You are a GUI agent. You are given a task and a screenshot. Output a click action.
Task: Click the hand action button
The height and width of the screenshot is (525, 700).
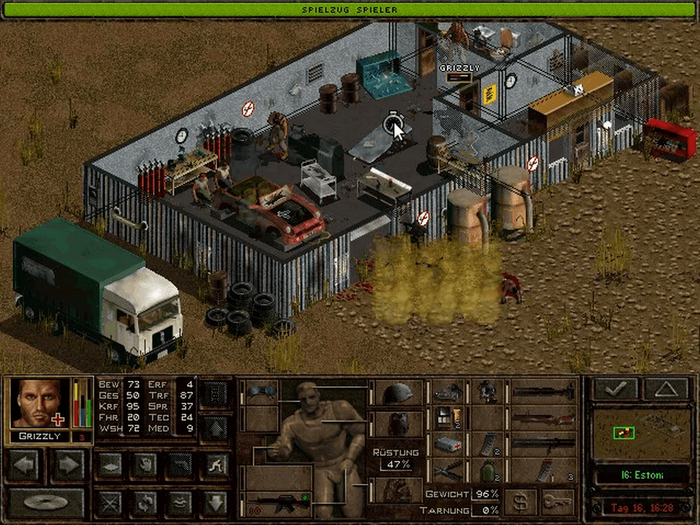pyautogui.click(x=145, y=465)
